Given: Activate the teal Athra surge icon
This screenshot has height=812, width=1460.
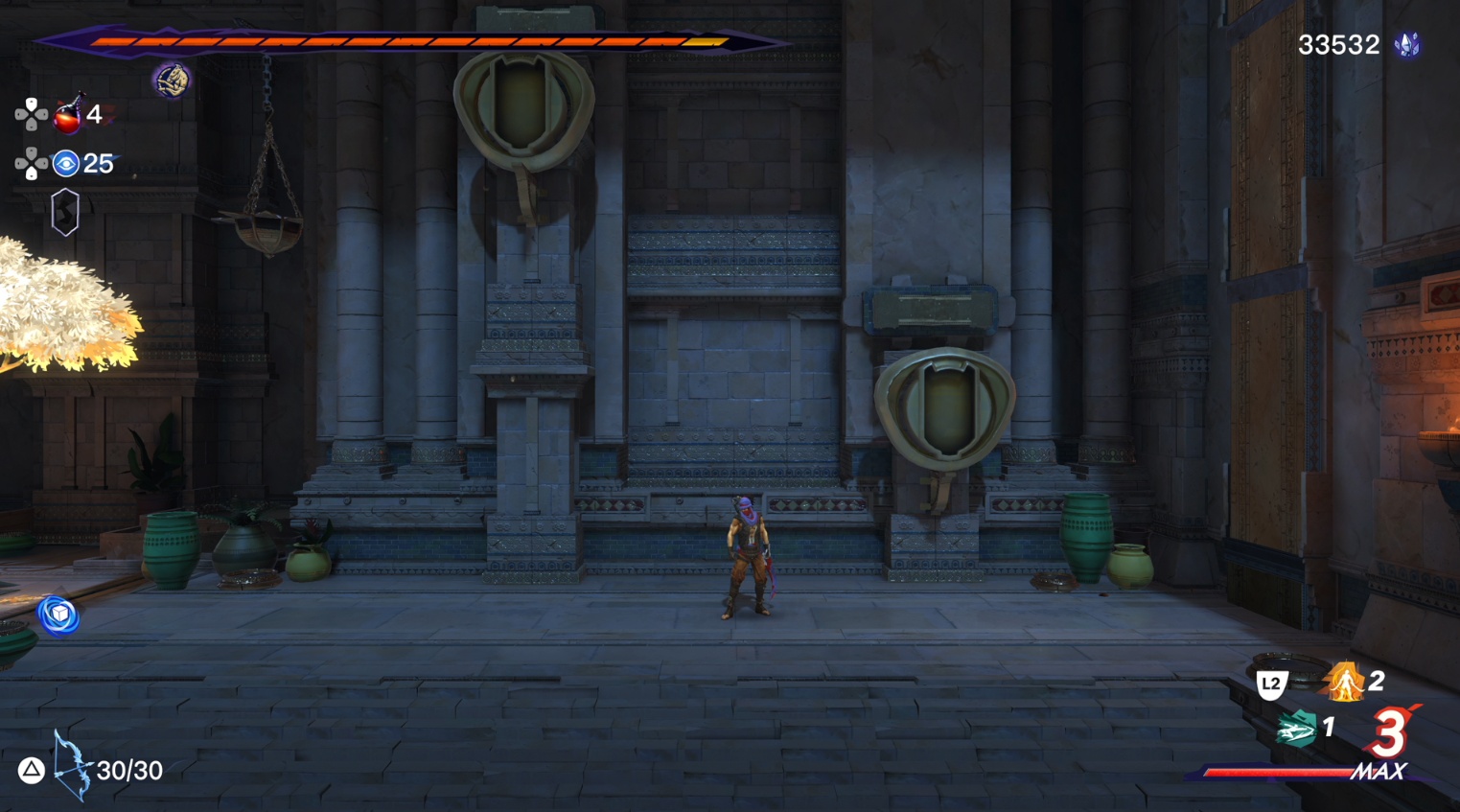Looking at the screenshot, I should coord(1295,730).
